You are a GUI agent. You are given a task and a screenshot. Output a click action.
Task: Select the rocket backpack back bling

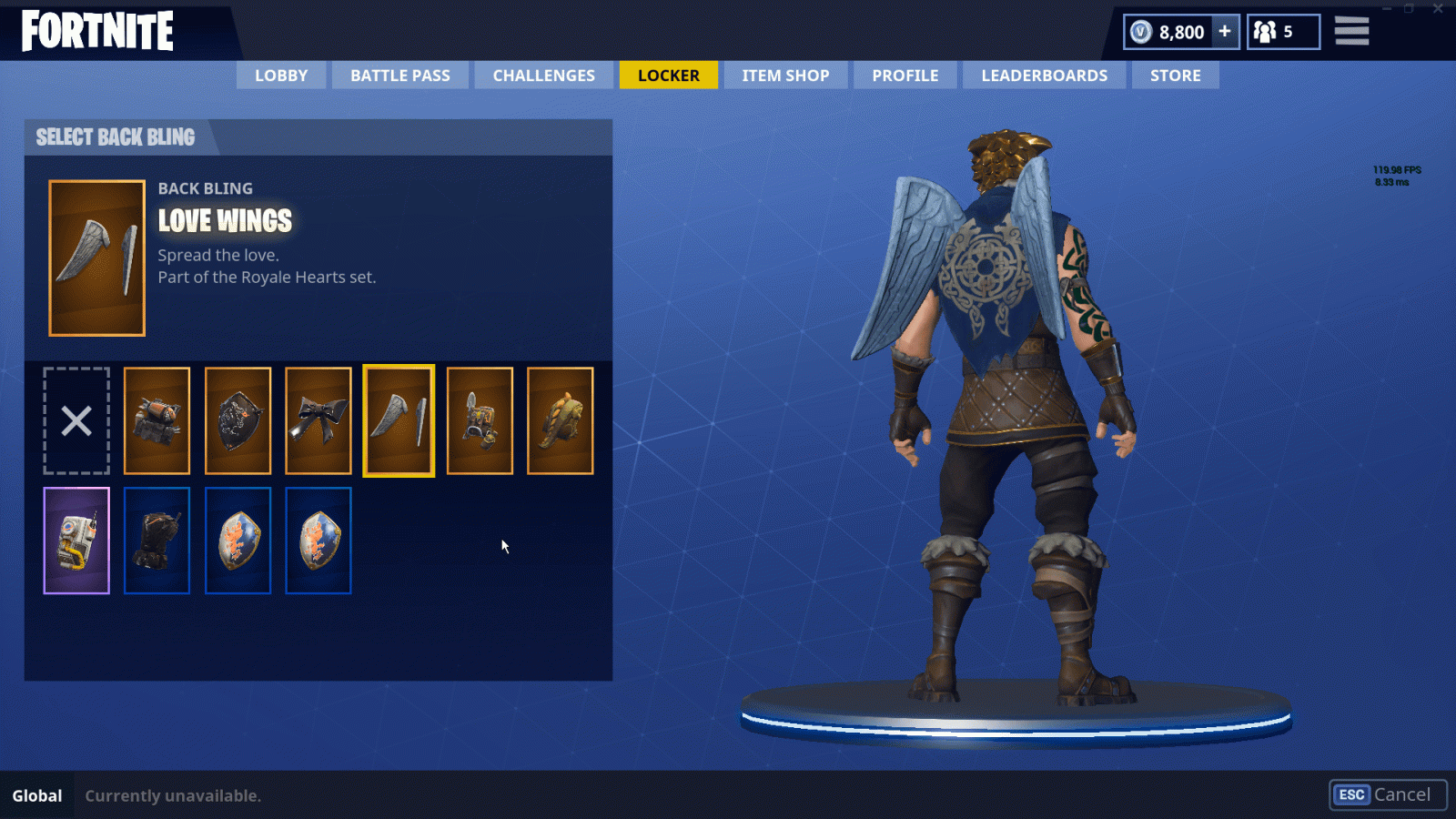(157, 420)
